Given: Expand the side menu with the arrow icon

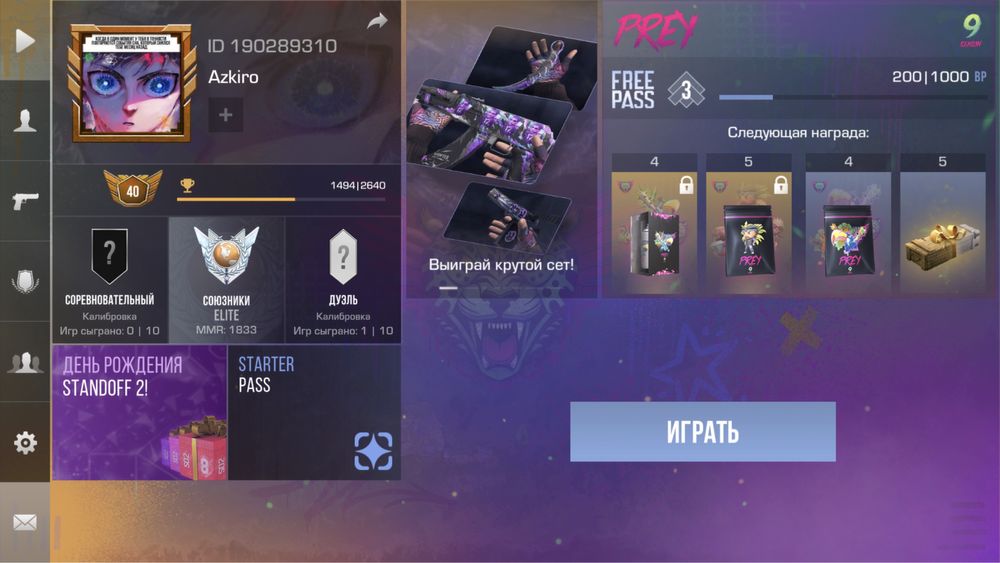Looking at the screenshot, I should pyautogui.click(x=25, y=40).
